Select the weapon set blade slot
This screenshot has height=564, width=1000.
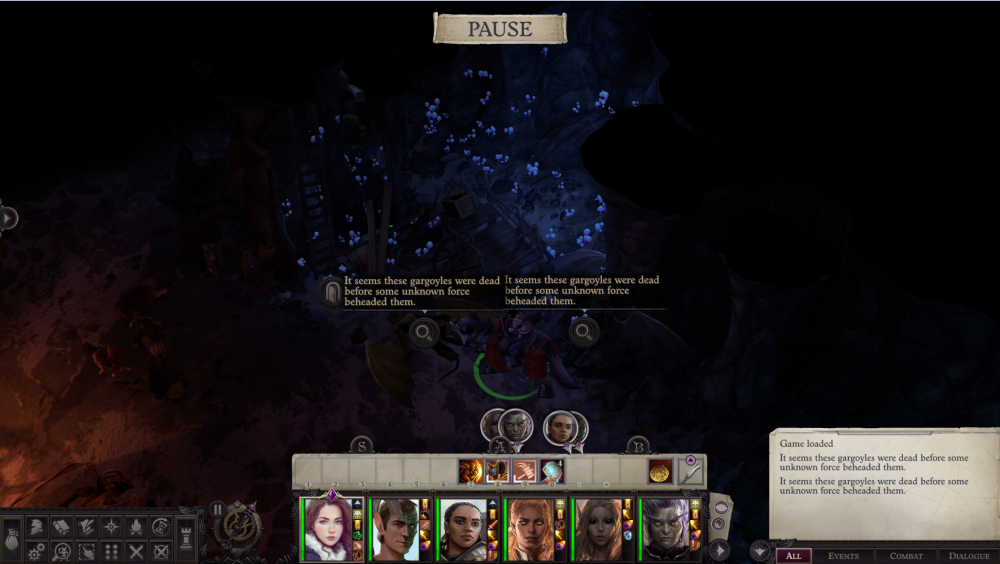coord(690,471)
